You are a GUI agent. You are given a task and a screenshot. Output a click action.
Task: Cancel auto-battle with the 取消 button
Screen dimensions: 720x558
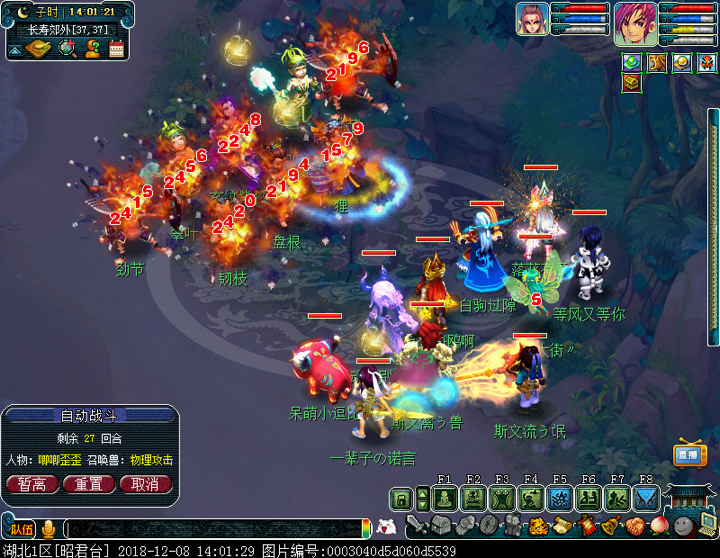click(145, 484)
